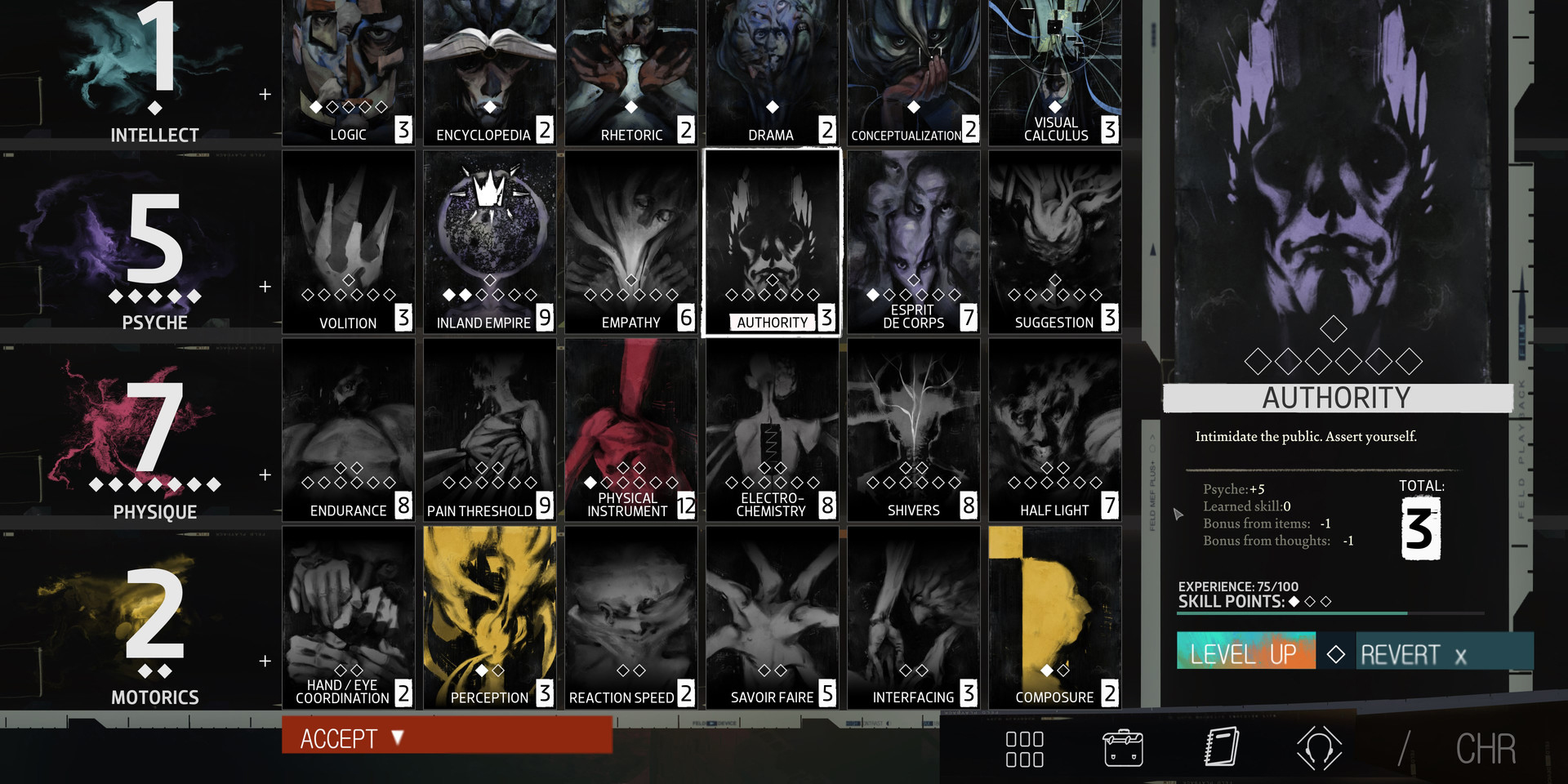1568x784 pixels.
Task: Choose the Physical Instrument skill card
Action: [x=630, y=430]
